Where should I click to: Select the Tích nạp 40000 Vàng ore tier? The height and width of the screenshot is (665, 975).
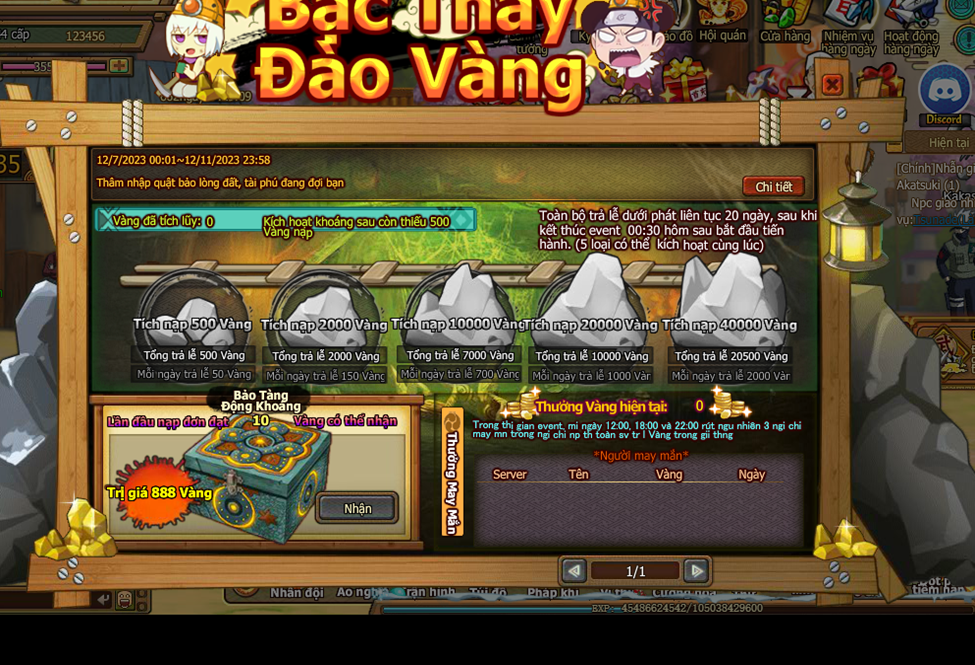(x=730, y=302)
